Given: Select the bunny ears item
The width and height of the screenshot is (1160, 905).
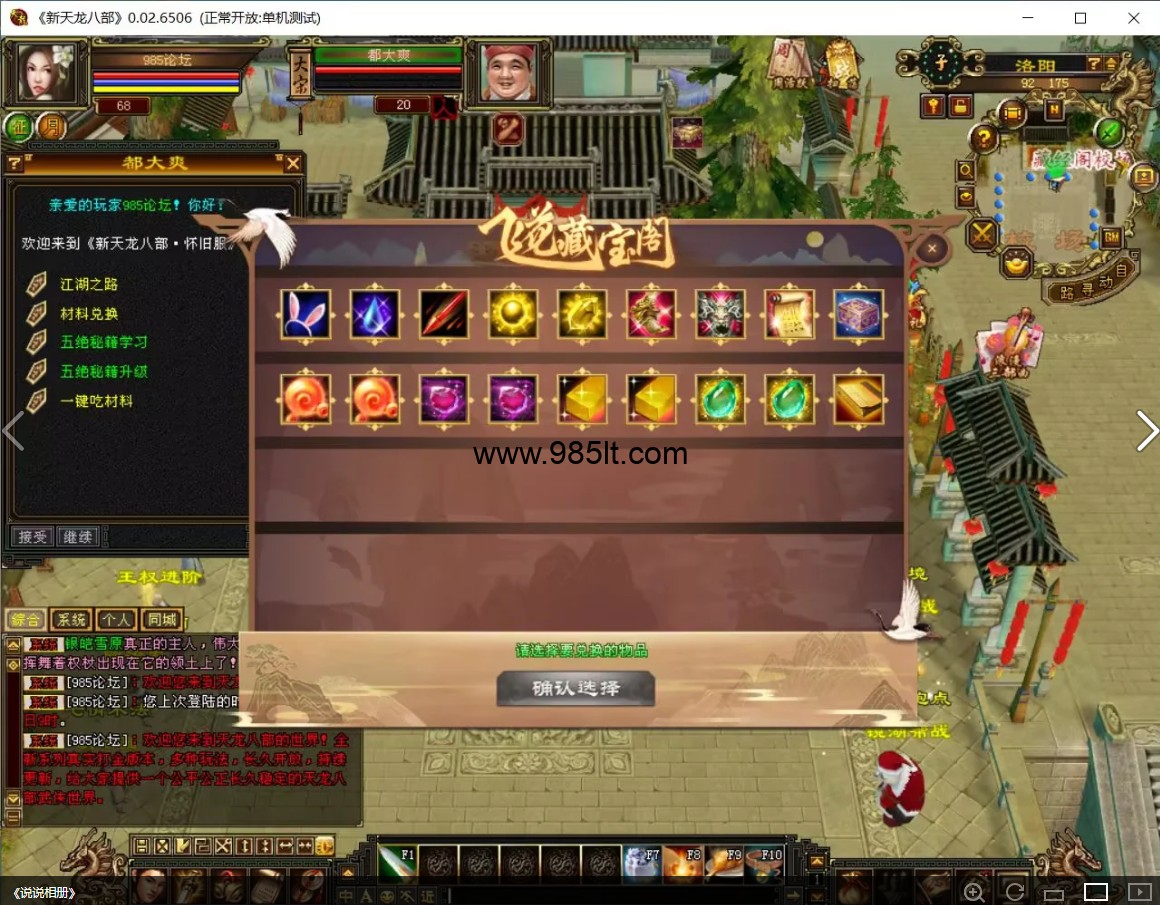Looking at the screenshot, I should (305, 314).
